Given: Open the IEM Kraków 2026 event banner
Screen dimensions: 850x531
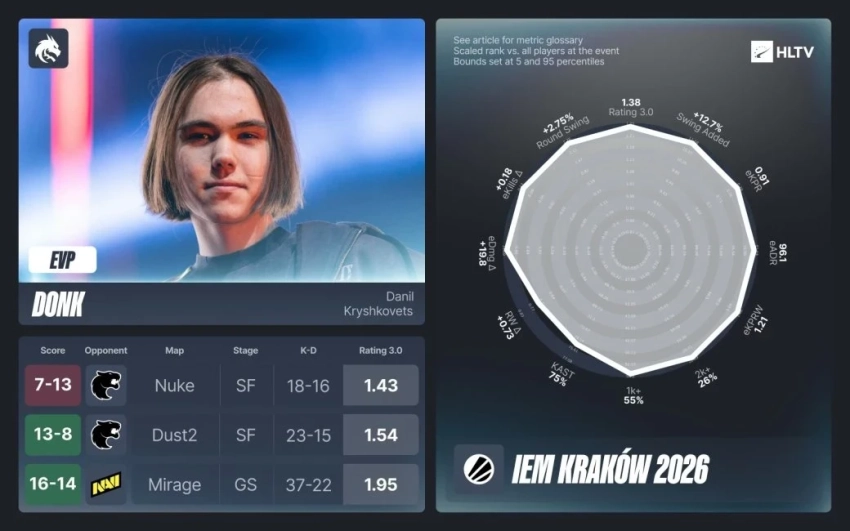Looking at the screenshot, I should pos(633,468).
